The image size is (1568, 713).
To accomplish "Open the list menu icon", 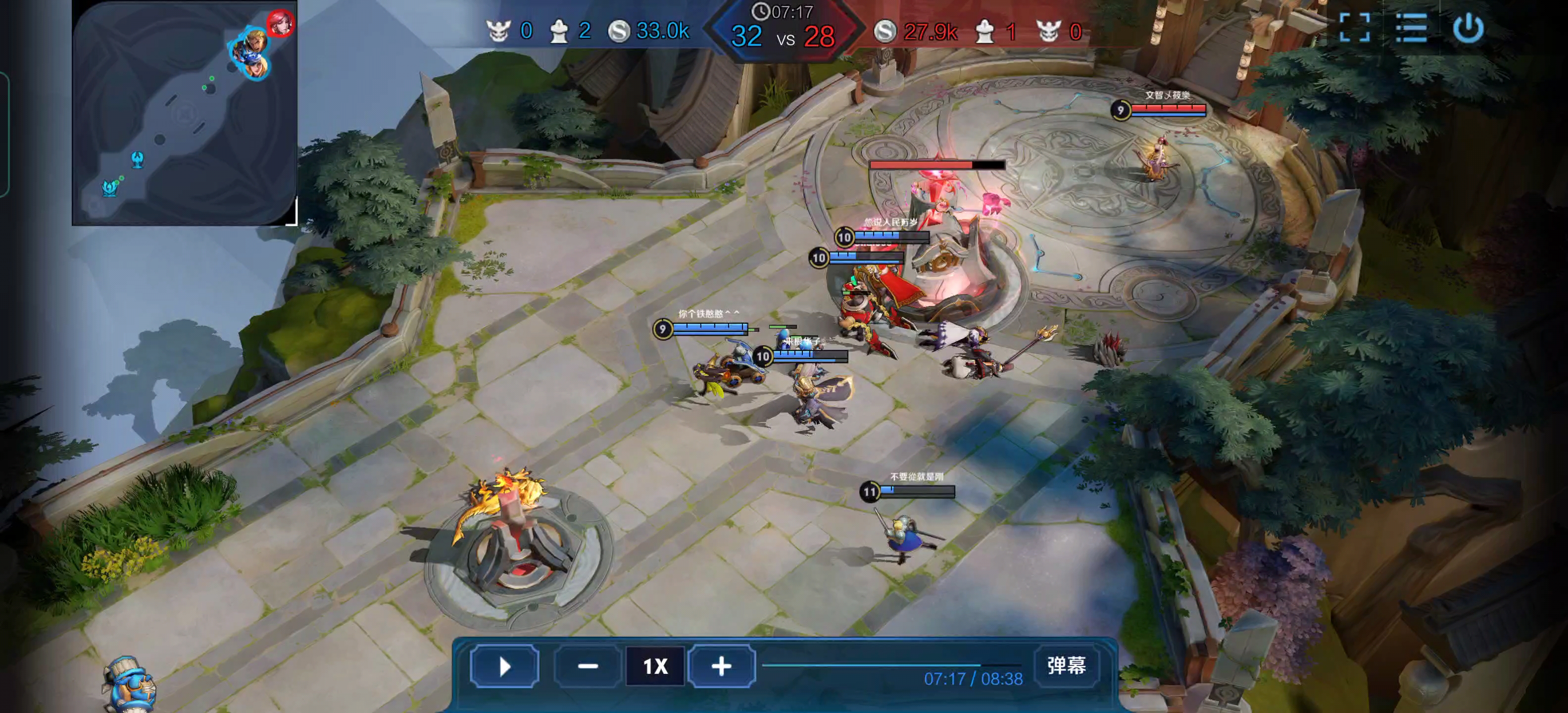I will coord(1411,28).
